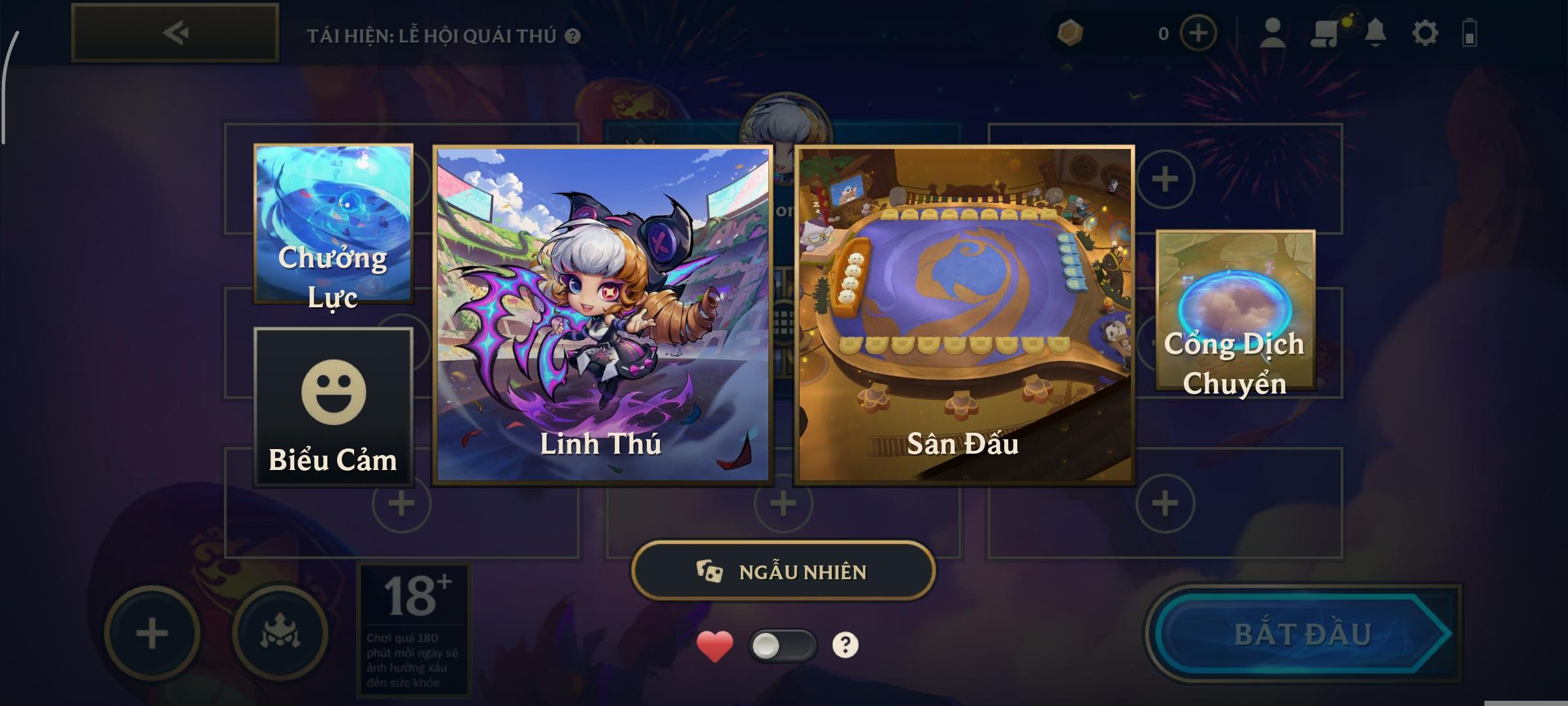Add currency with the top plus button
Viewport: 1568px width, 706px height.
1198,33
